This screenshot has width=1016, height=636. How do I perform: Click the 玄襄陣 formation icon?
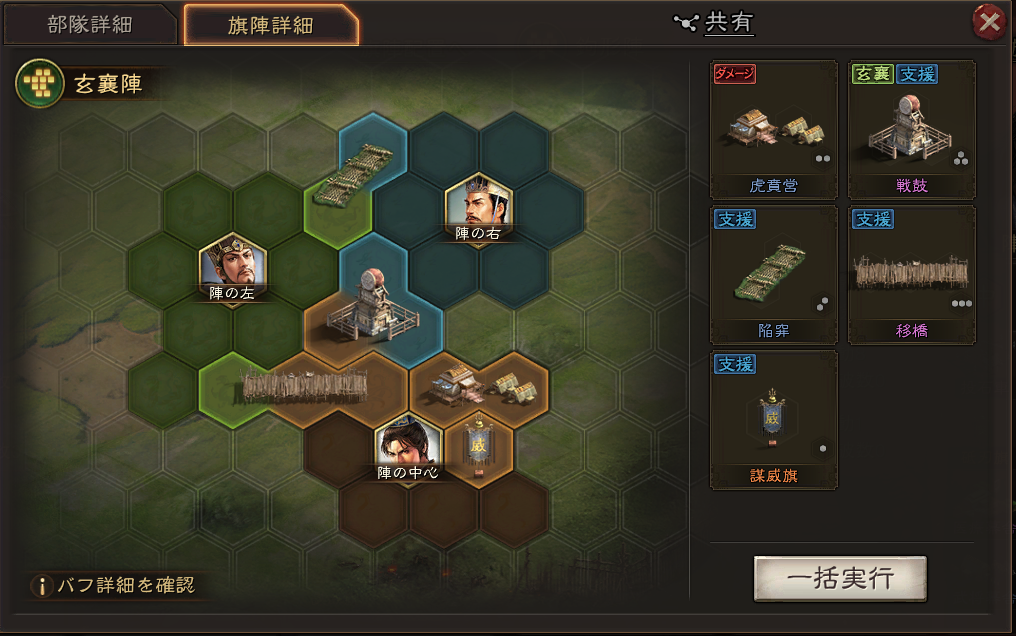point(35,84)
